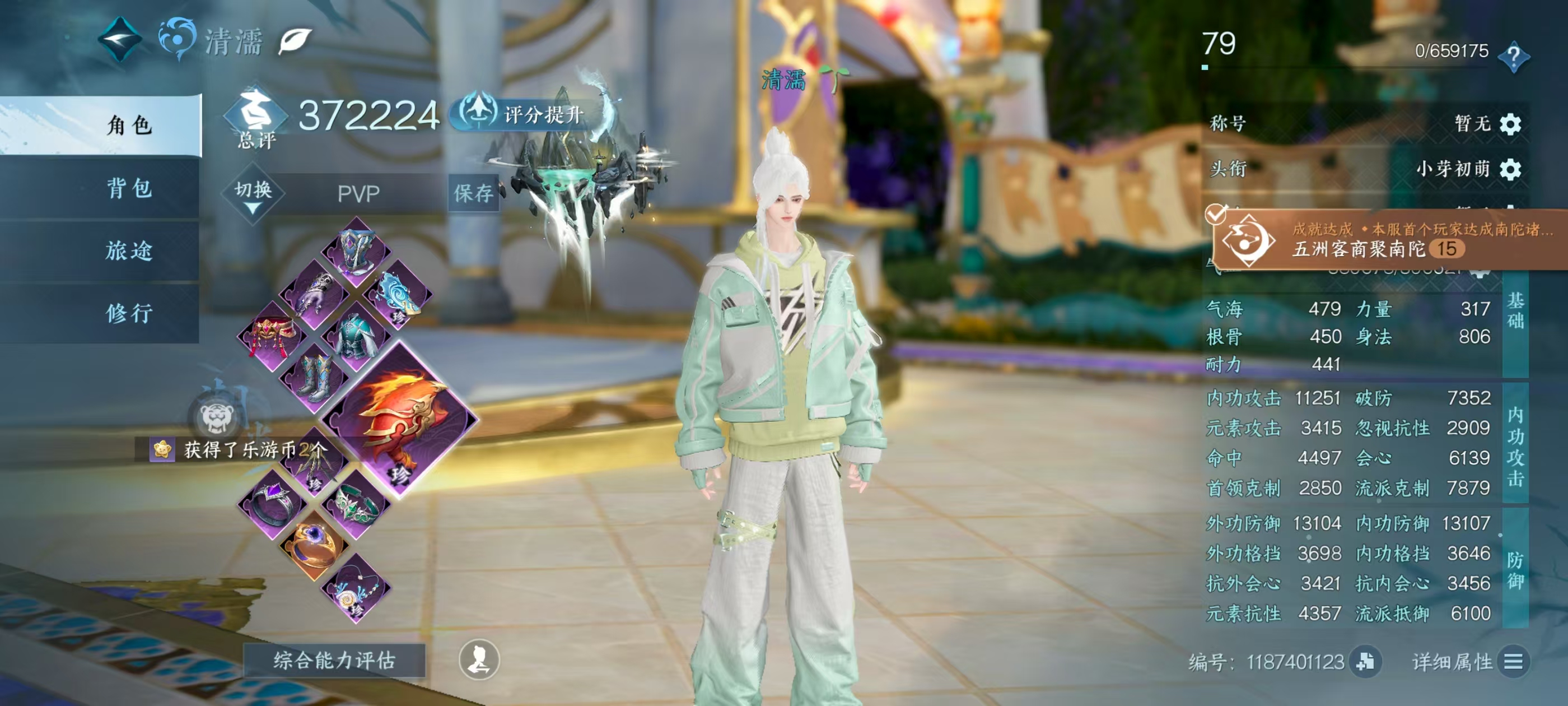Screen dimensions: 1568x706
Task: Open 综合能力评估 evaluation
Action: pos(334,660)
